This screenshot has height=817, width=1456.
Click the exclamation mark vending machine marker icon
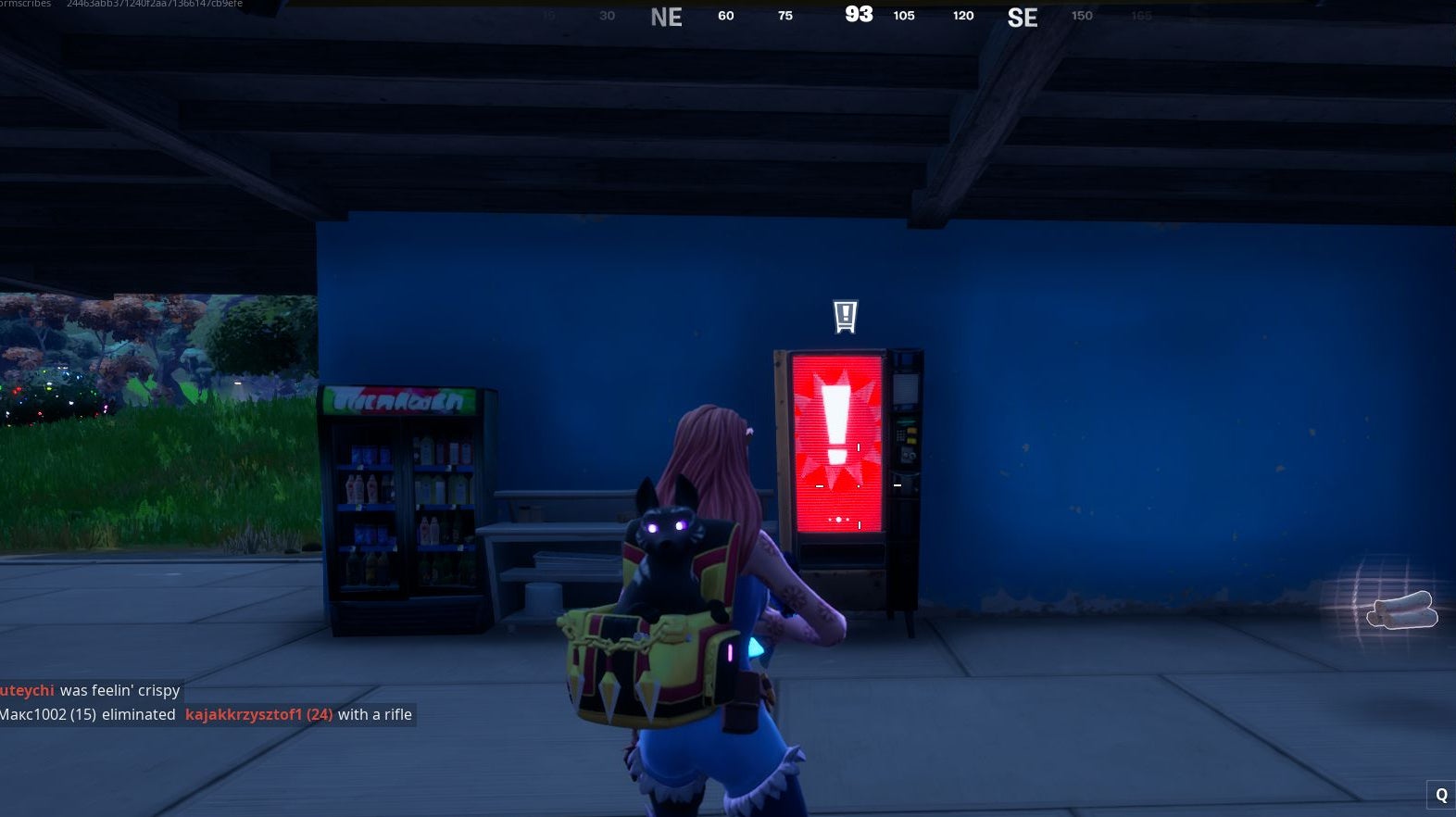(844, 318)
